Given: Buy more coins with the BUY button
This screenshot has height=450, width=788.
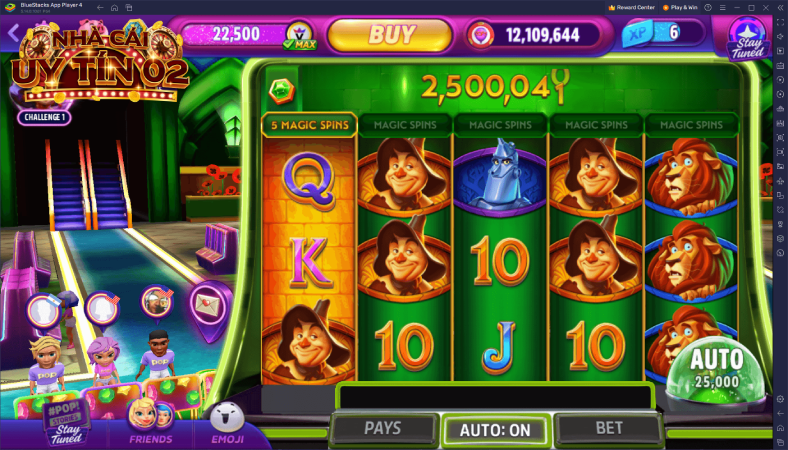Looking at the screenshot, I should tap(391, 35).
